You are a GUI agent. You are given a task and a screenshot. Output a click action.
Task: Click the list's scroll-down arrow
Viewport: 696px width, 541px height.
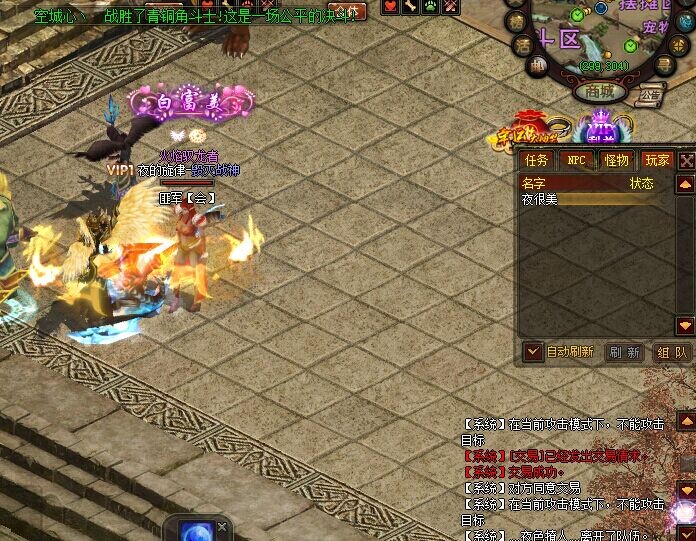click(x=685, y=326)
